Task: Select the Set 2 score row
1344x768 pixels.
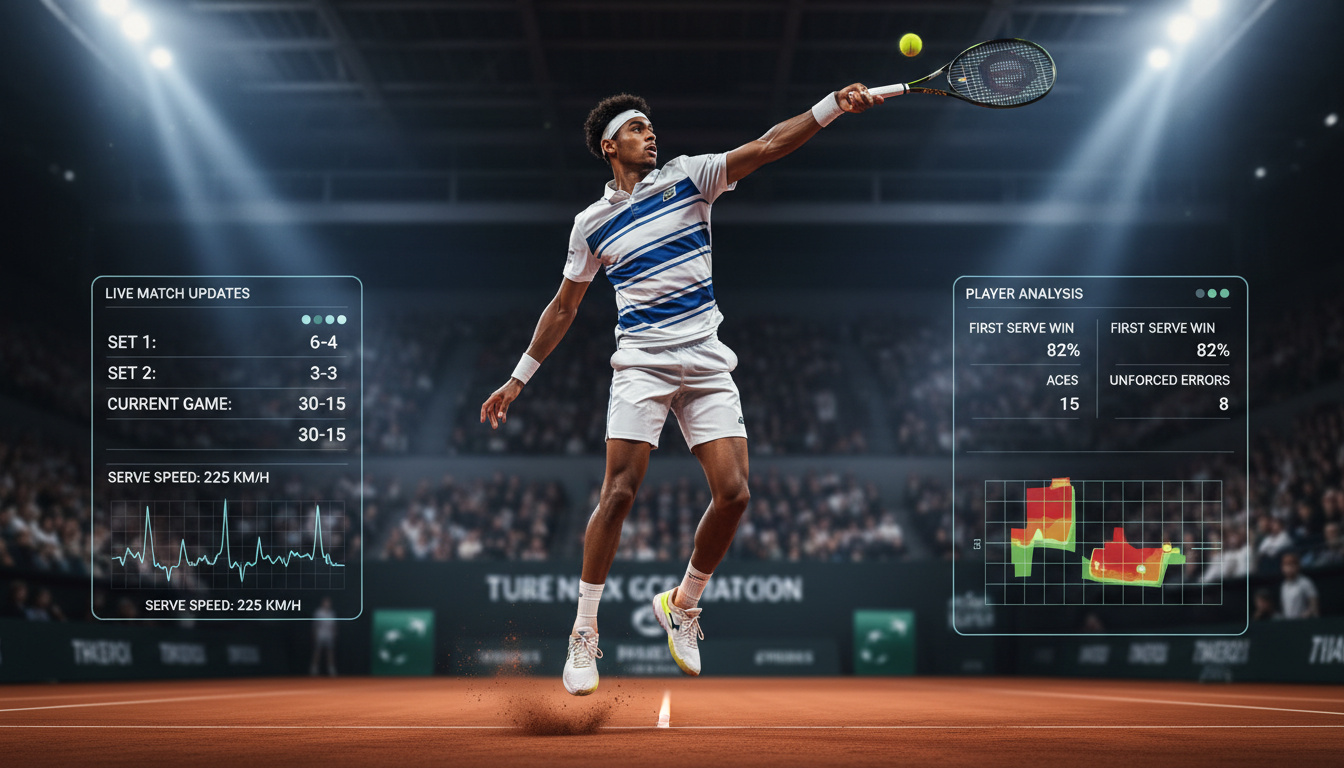Action: point(227,373)
